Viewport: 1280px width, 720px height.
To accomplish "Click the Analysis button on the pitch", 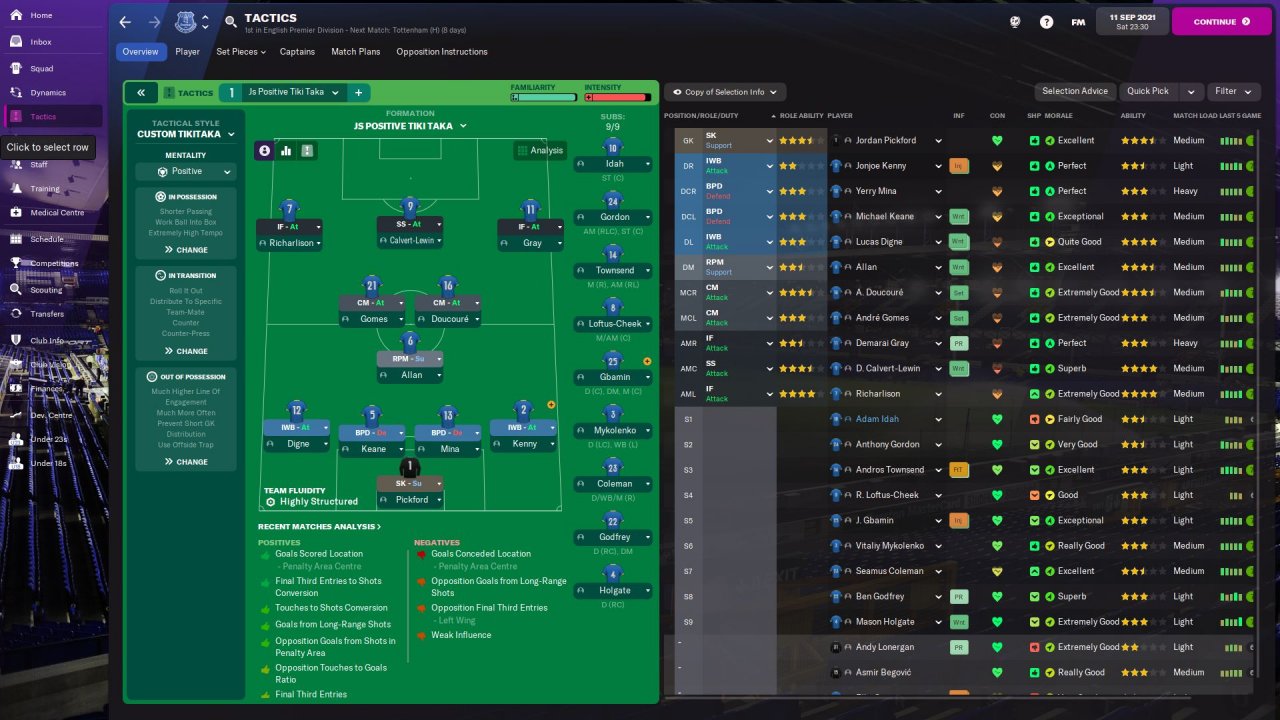I will [x=540, y=150].
